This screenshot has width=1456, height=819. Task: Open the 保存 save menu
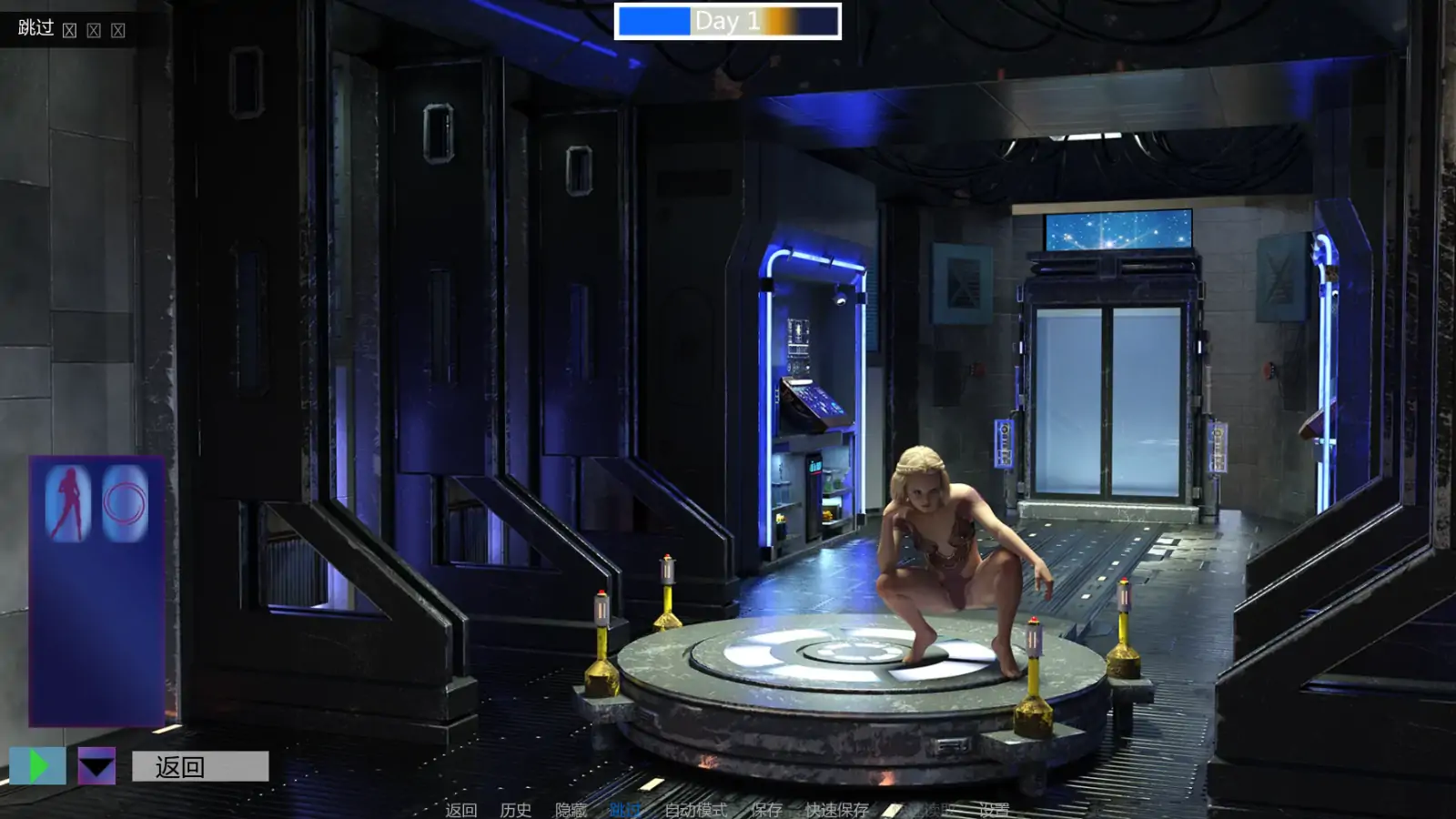(766, 809)
